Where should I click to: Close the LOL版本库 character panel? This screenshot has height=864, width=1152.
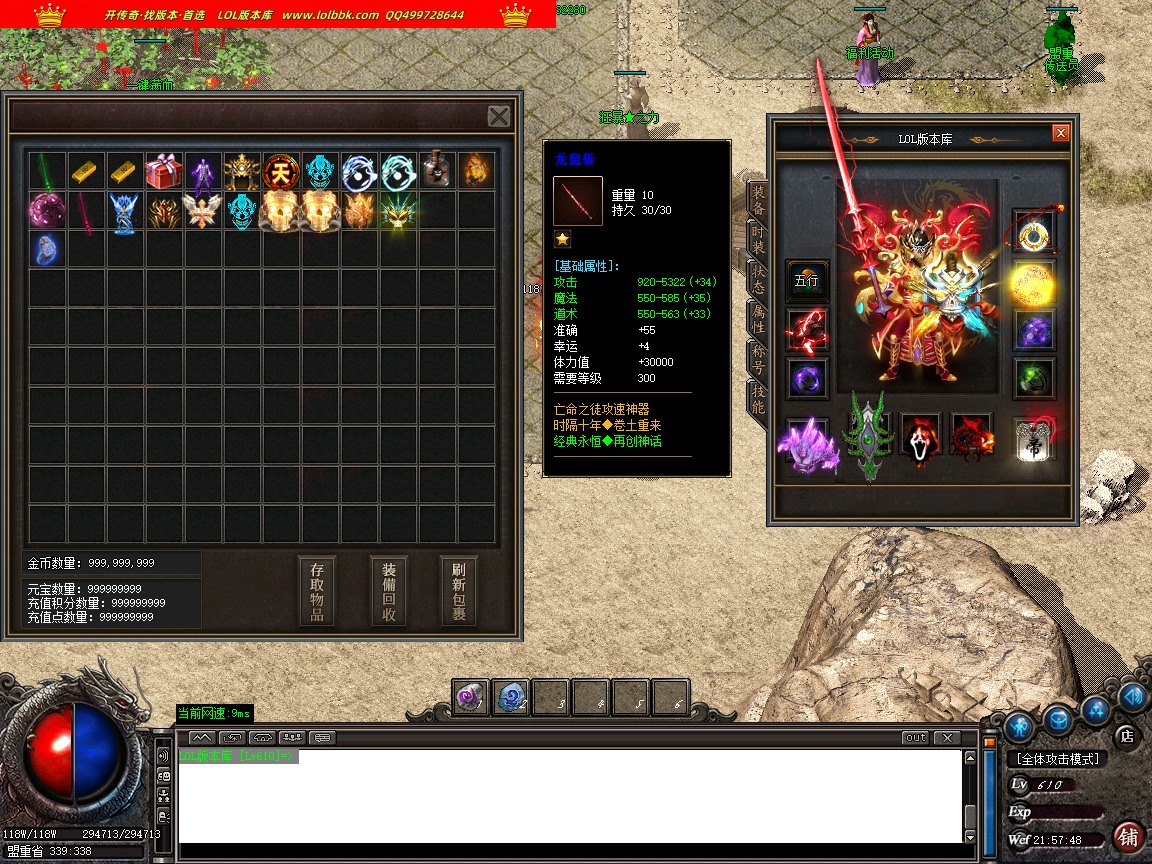click(1061, 133)
